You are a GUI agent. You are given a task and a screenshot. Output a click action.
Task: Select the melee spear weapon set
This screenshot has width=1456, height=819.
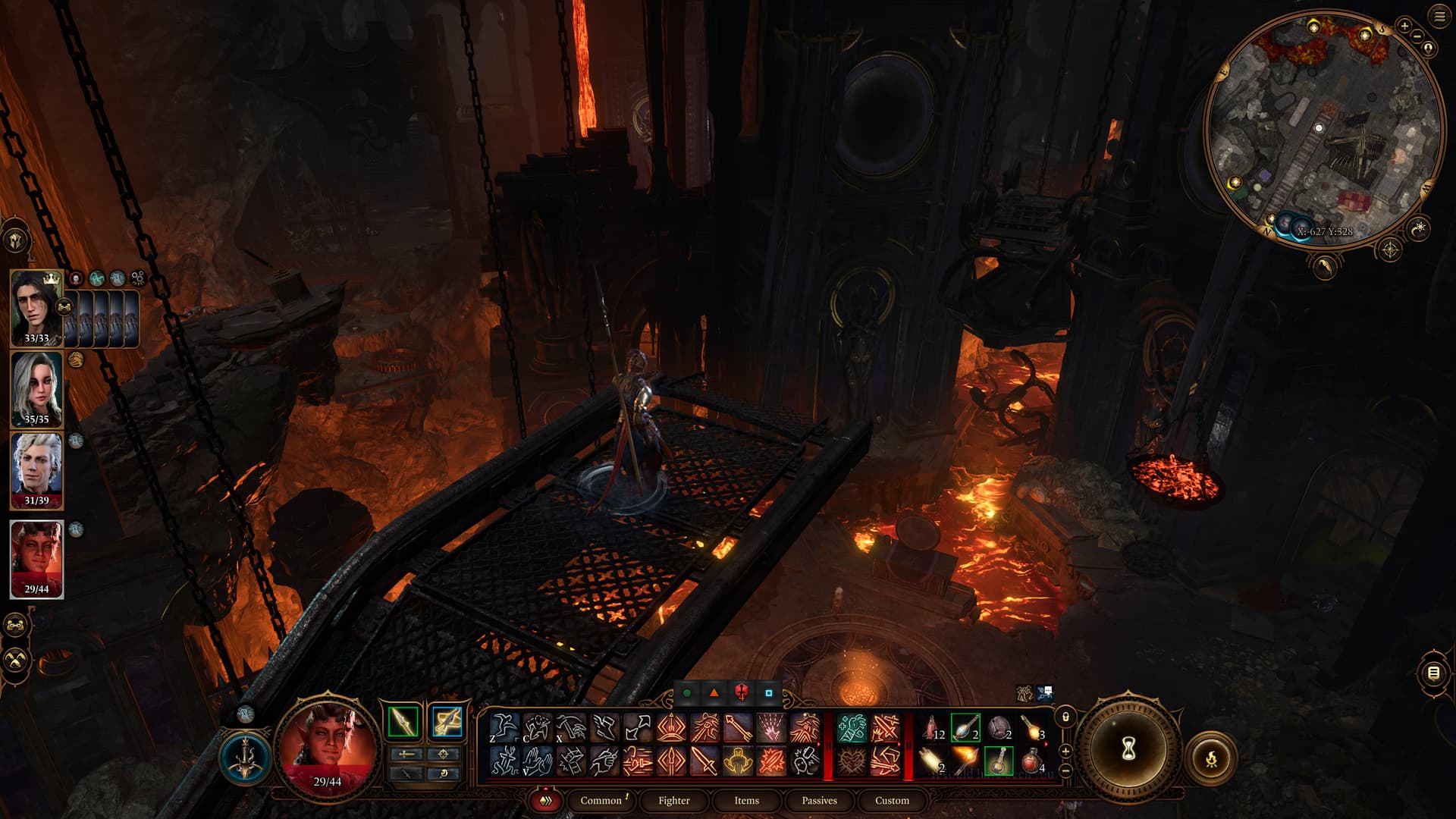[x=403, y=721]
